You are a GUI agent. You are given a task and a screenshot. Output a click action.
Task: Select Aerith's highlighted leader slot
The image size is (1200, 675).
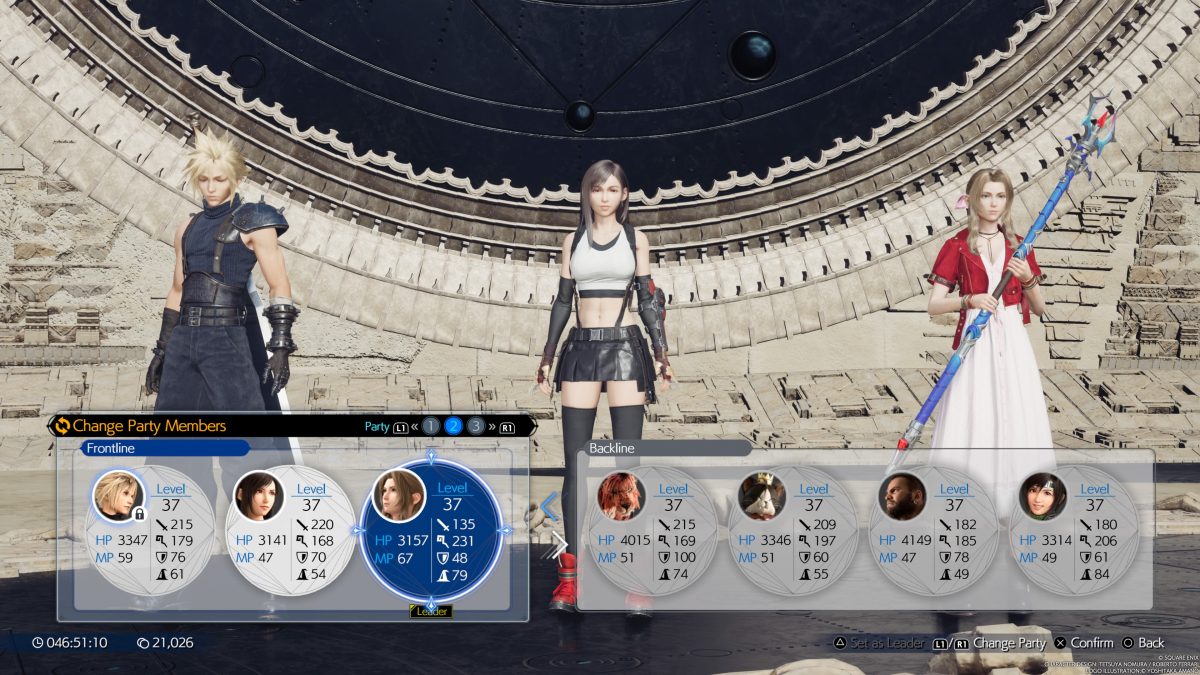431,530
